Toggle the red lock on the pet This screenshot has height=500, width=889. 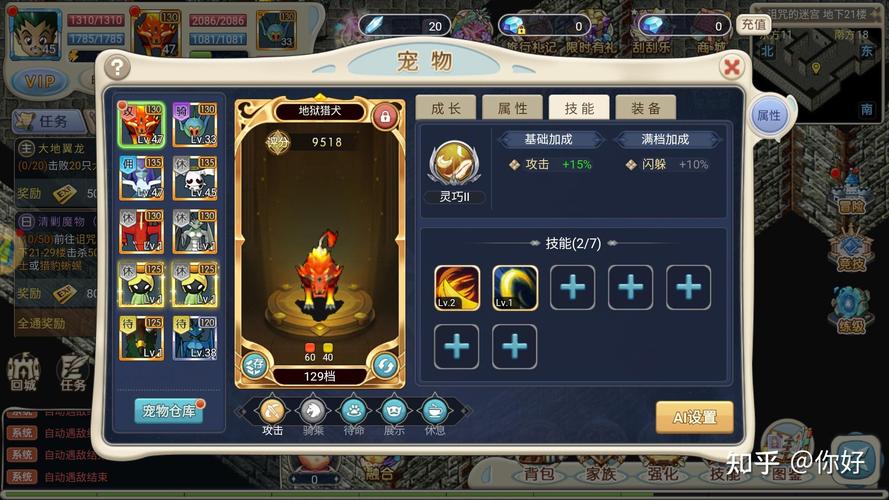(383, 117)
